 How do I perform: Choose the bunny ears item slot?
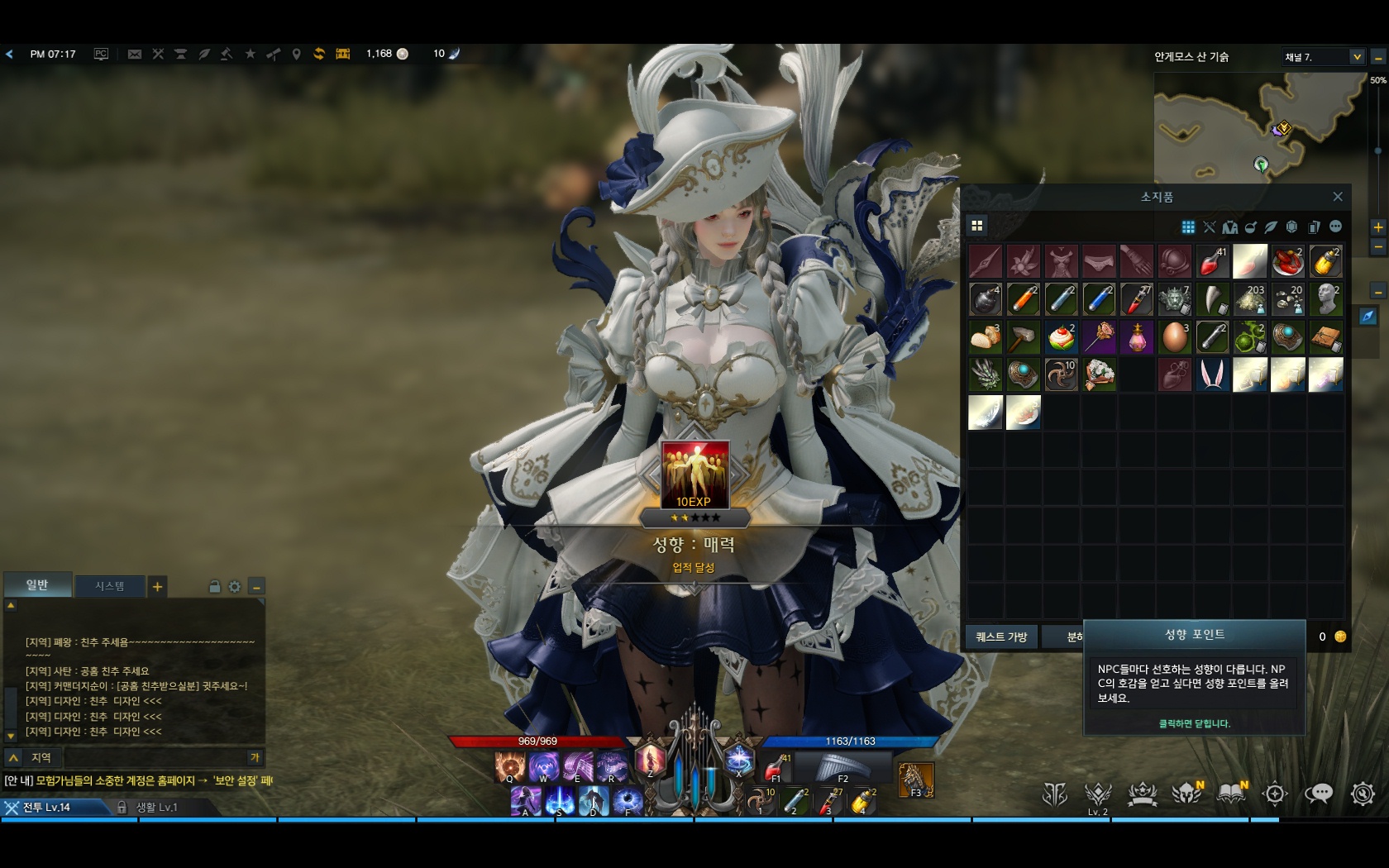1212,374
